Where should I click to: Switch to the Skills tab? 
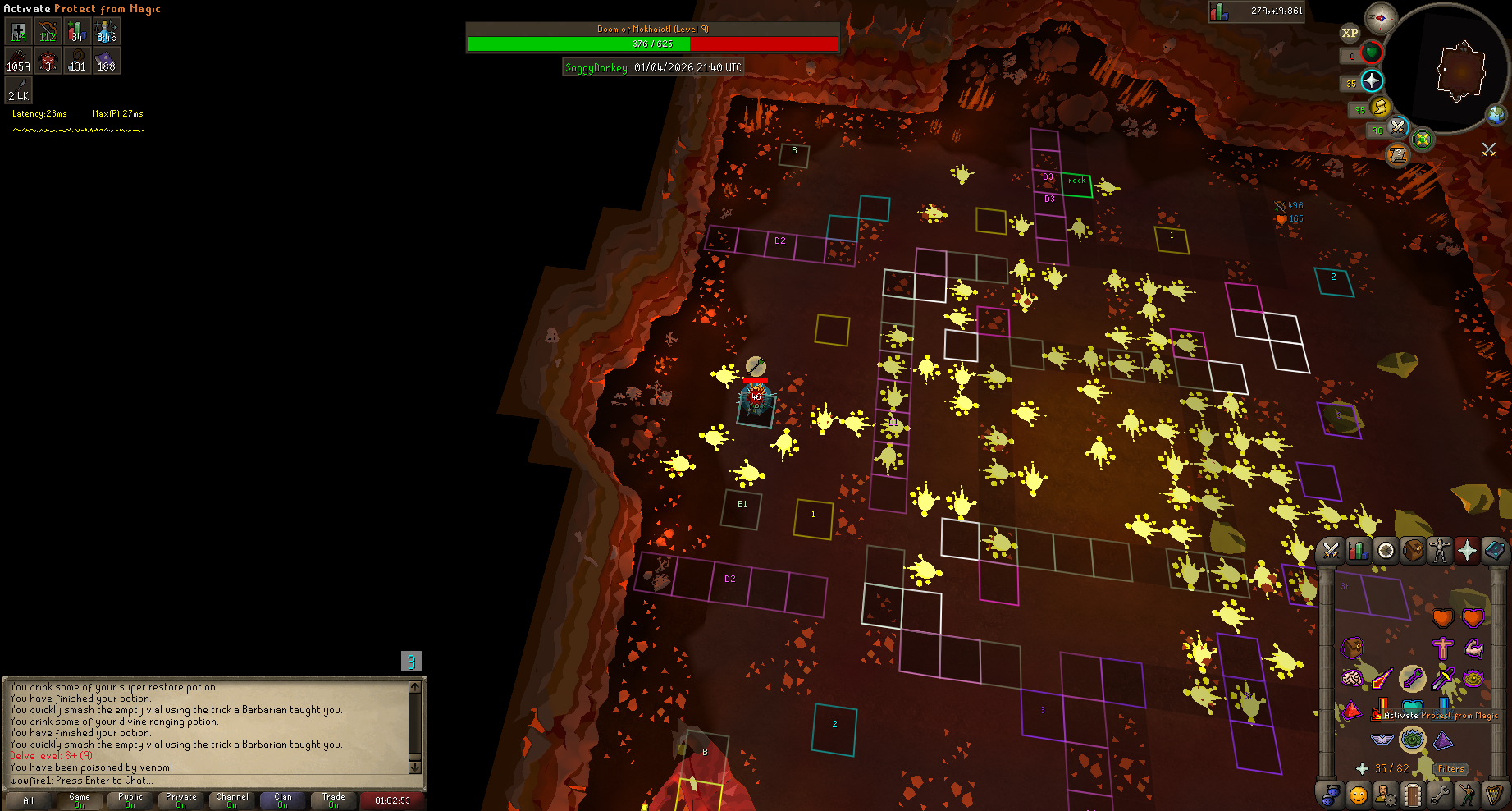(1358, 551)
